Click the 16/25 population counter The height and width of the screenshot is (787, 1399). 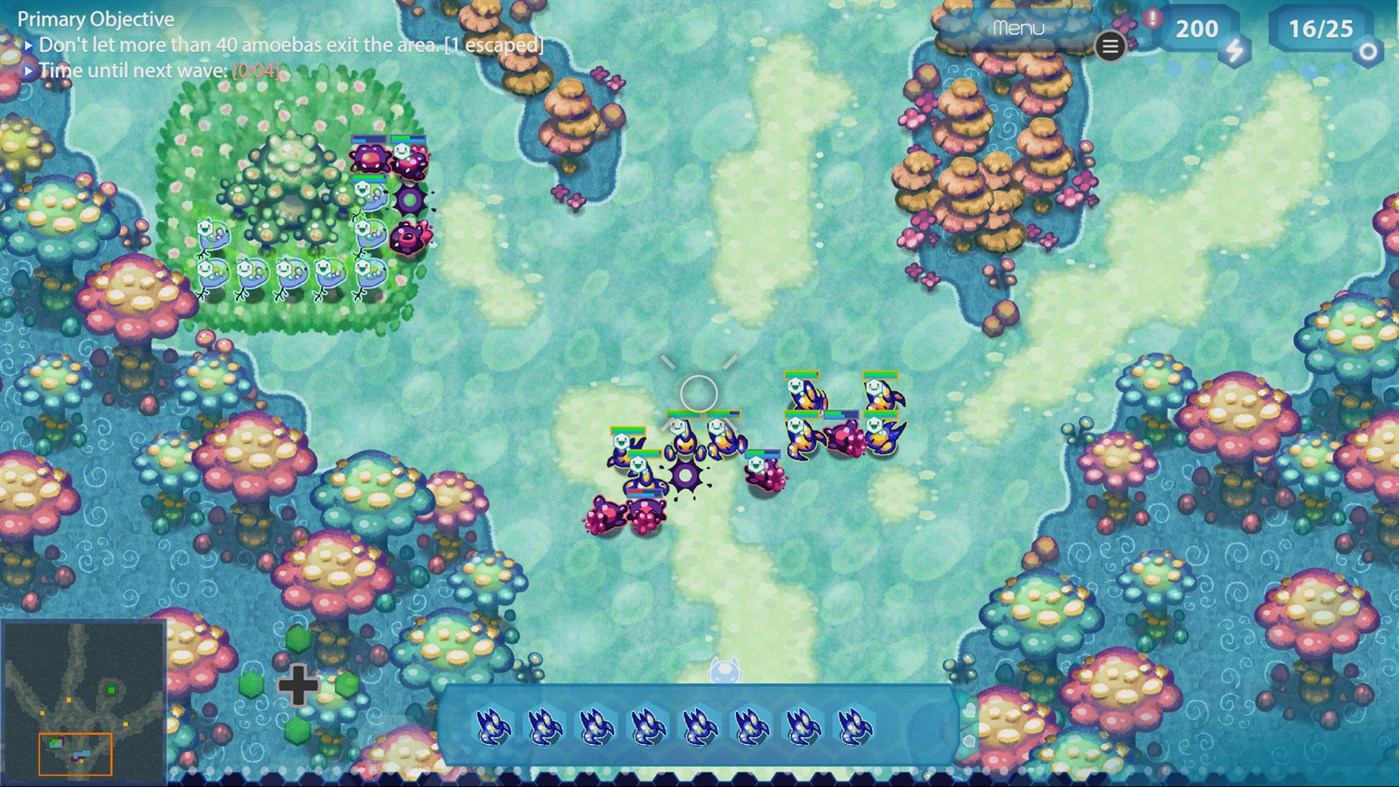[x=1319, y=28]
